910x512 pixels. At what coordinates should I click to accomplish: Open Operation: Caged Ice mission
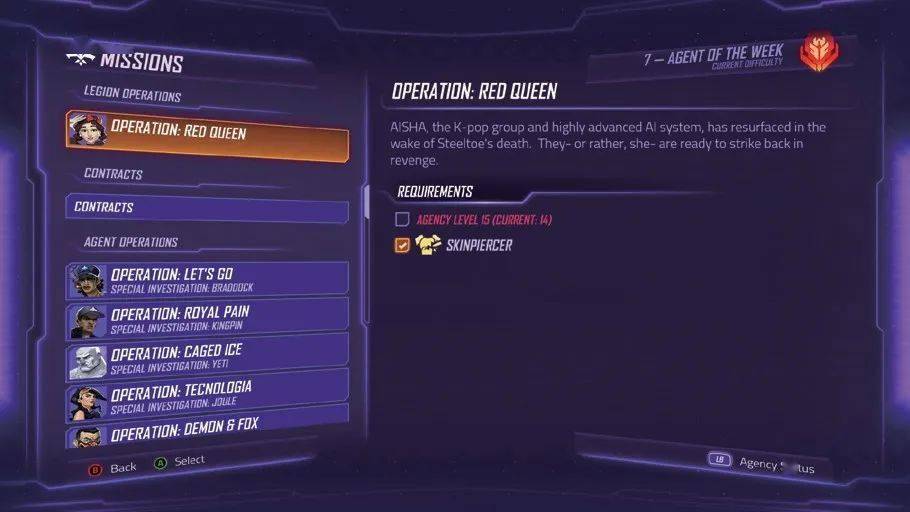coord(208,356)
